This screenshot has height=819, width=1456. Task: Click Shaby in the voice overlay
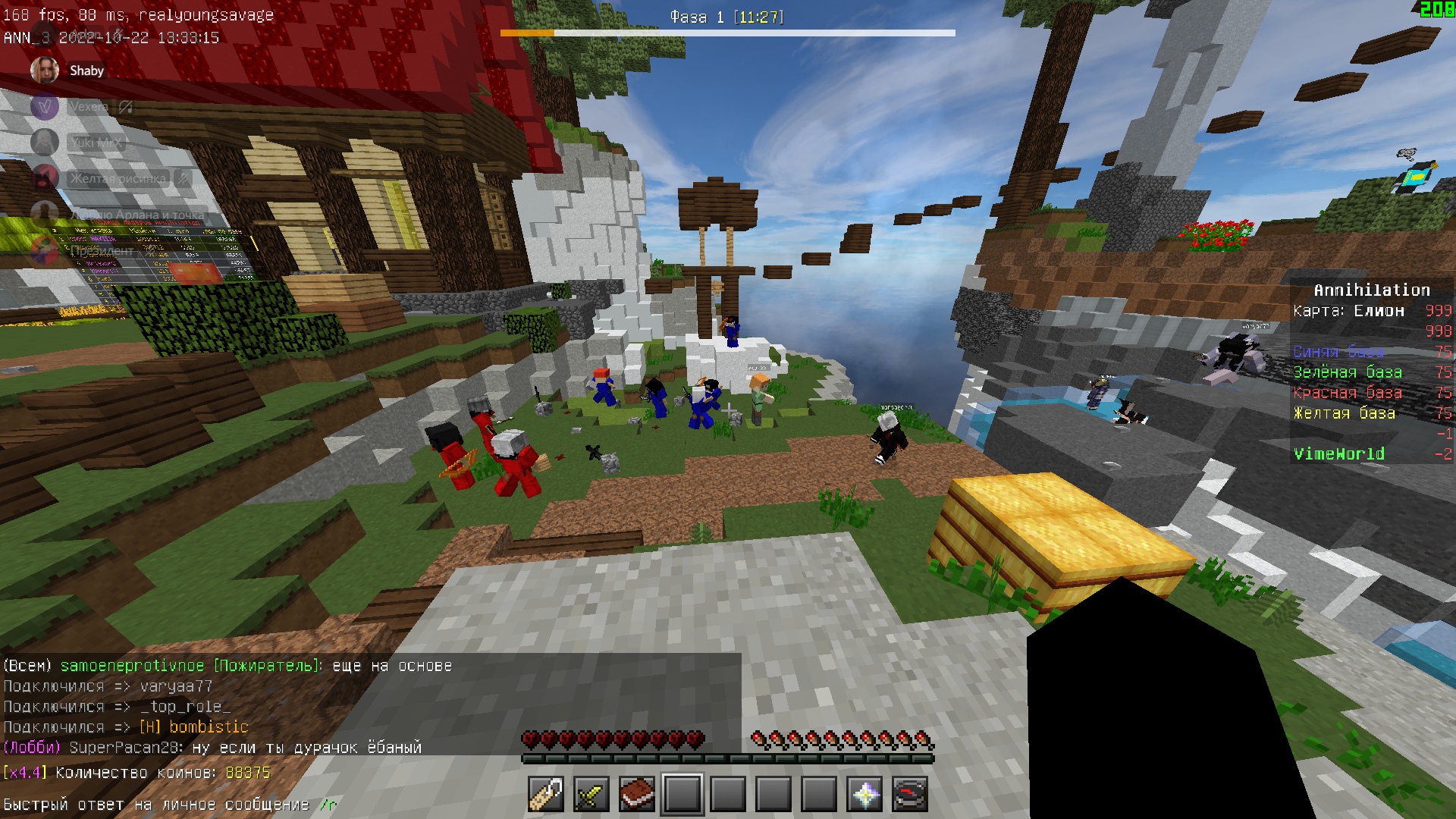(x=86, y=71)
